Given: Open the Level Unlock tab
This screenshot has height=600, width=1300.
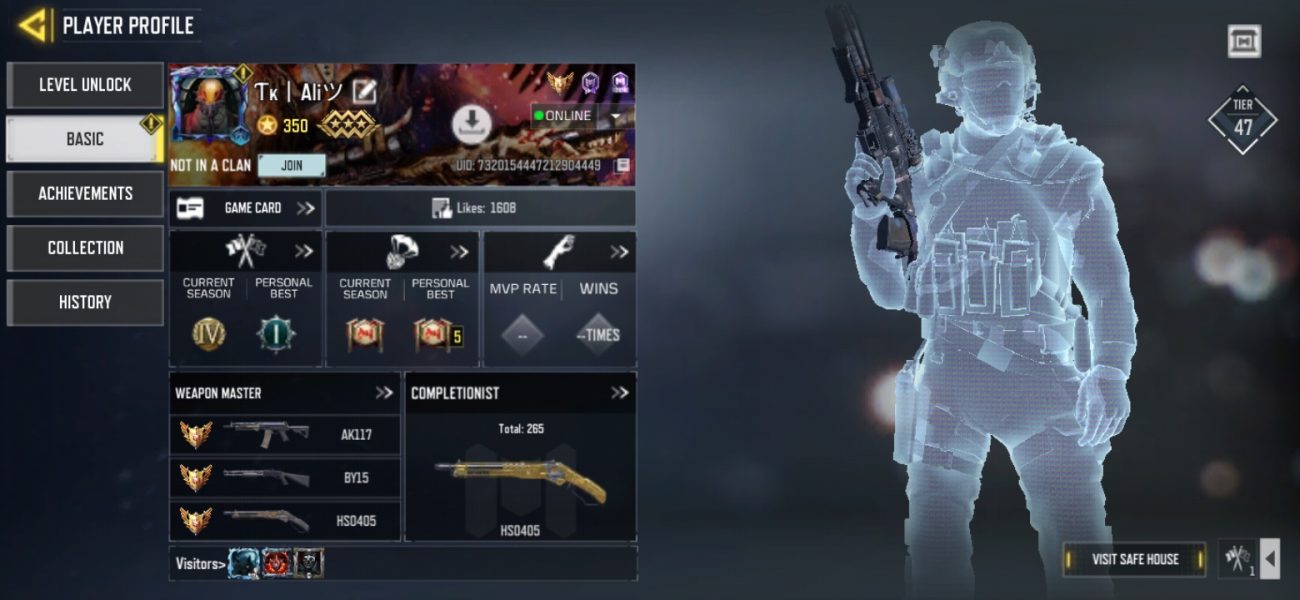Looking at the screenshot, I should click(85, 85).
